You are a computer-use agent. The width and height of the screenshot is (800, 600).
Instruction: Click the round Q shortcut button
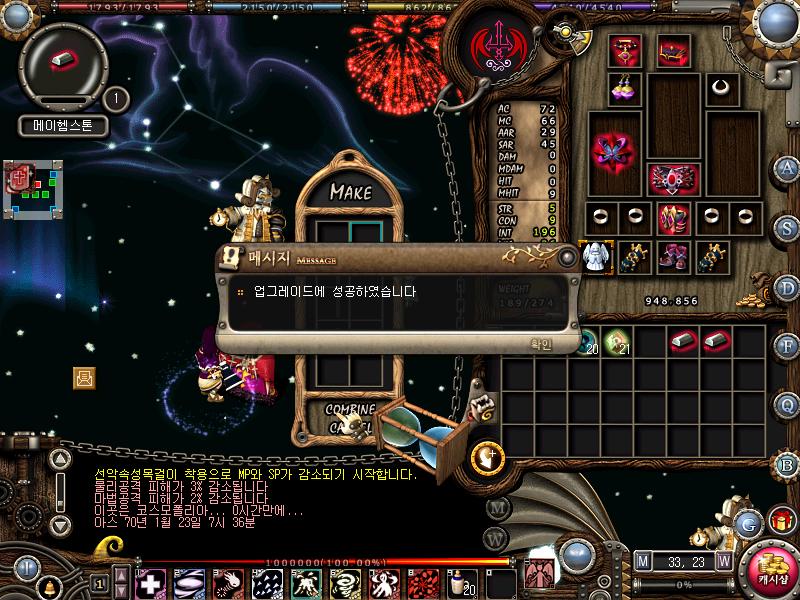tap(788, 405)
